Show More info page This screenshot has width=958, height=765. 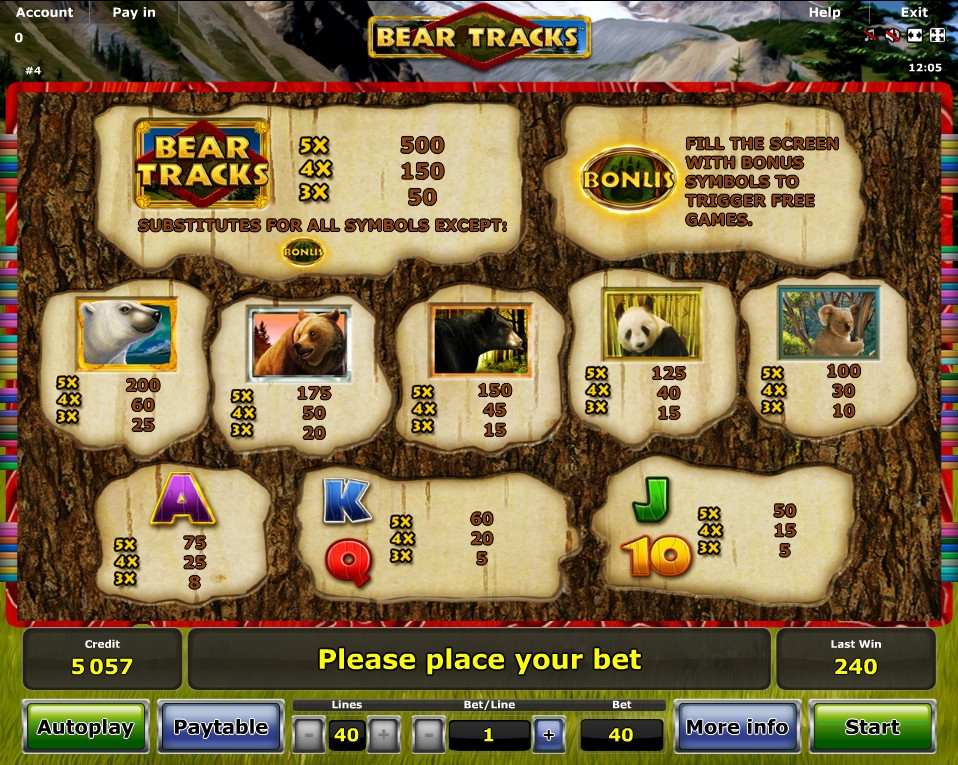tap(737, 727)
